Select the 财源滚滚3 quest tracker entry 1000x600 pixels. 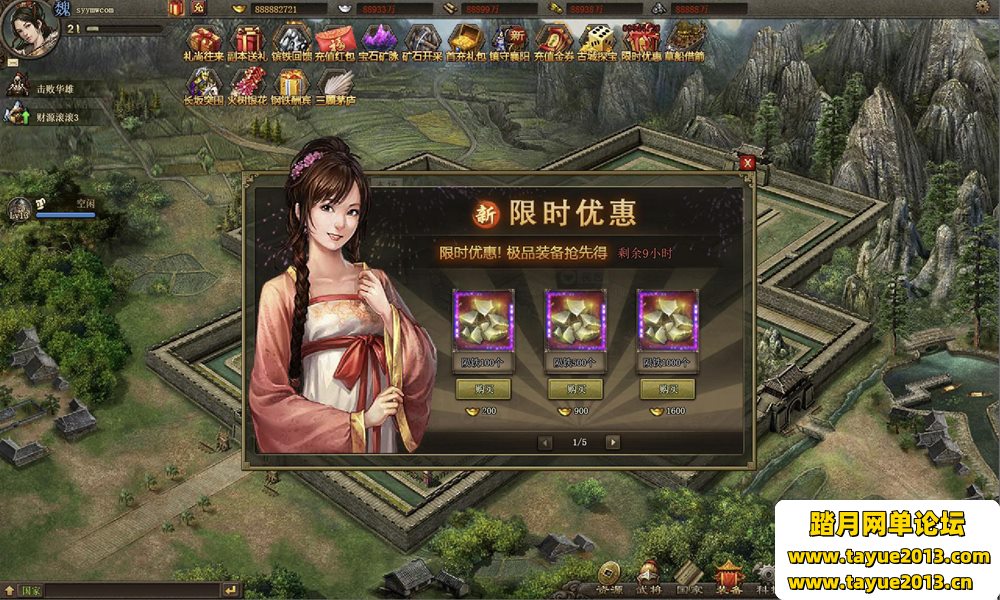(x=56, y=117)
